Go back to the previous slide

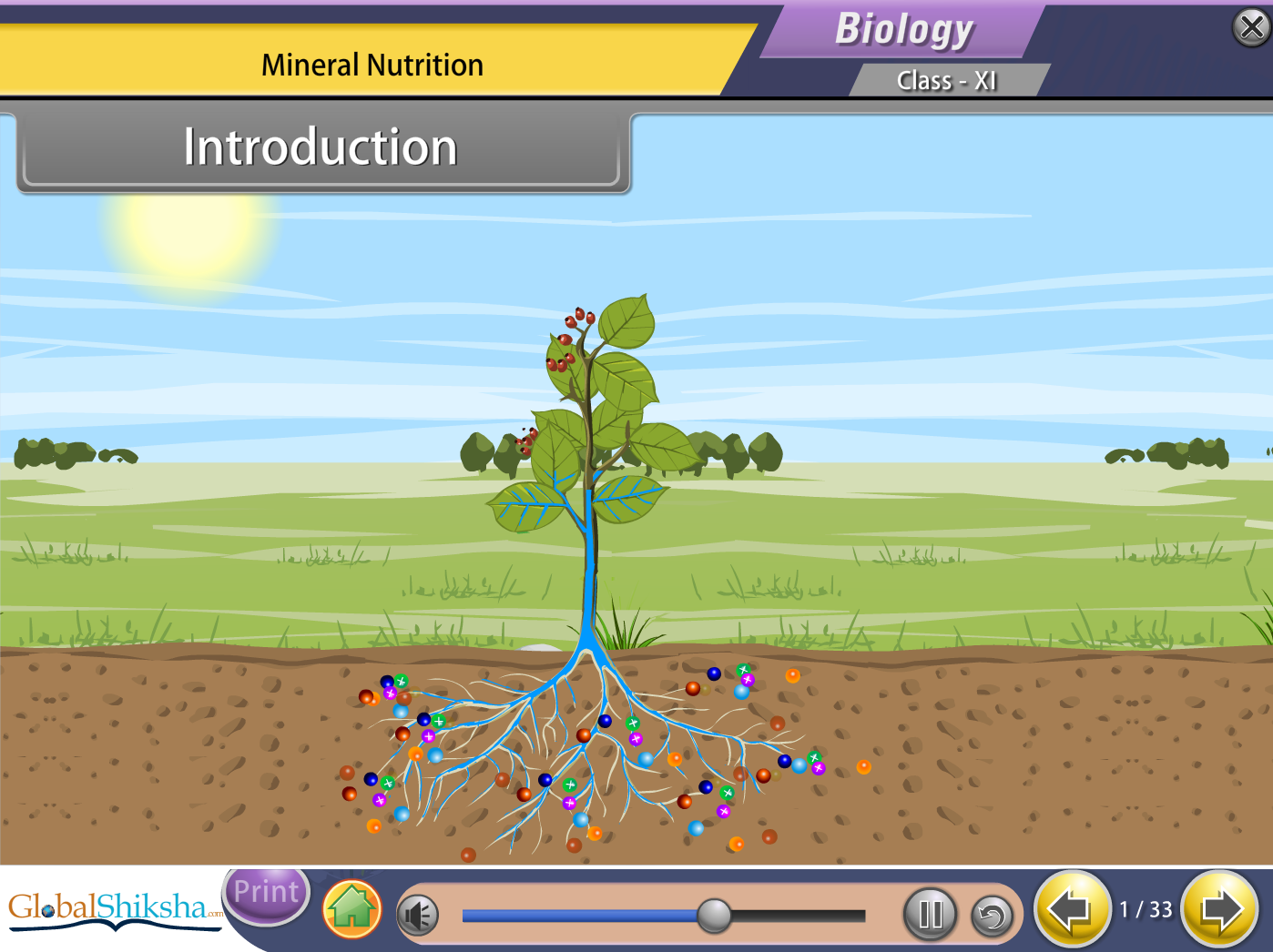coord(1071,909)
